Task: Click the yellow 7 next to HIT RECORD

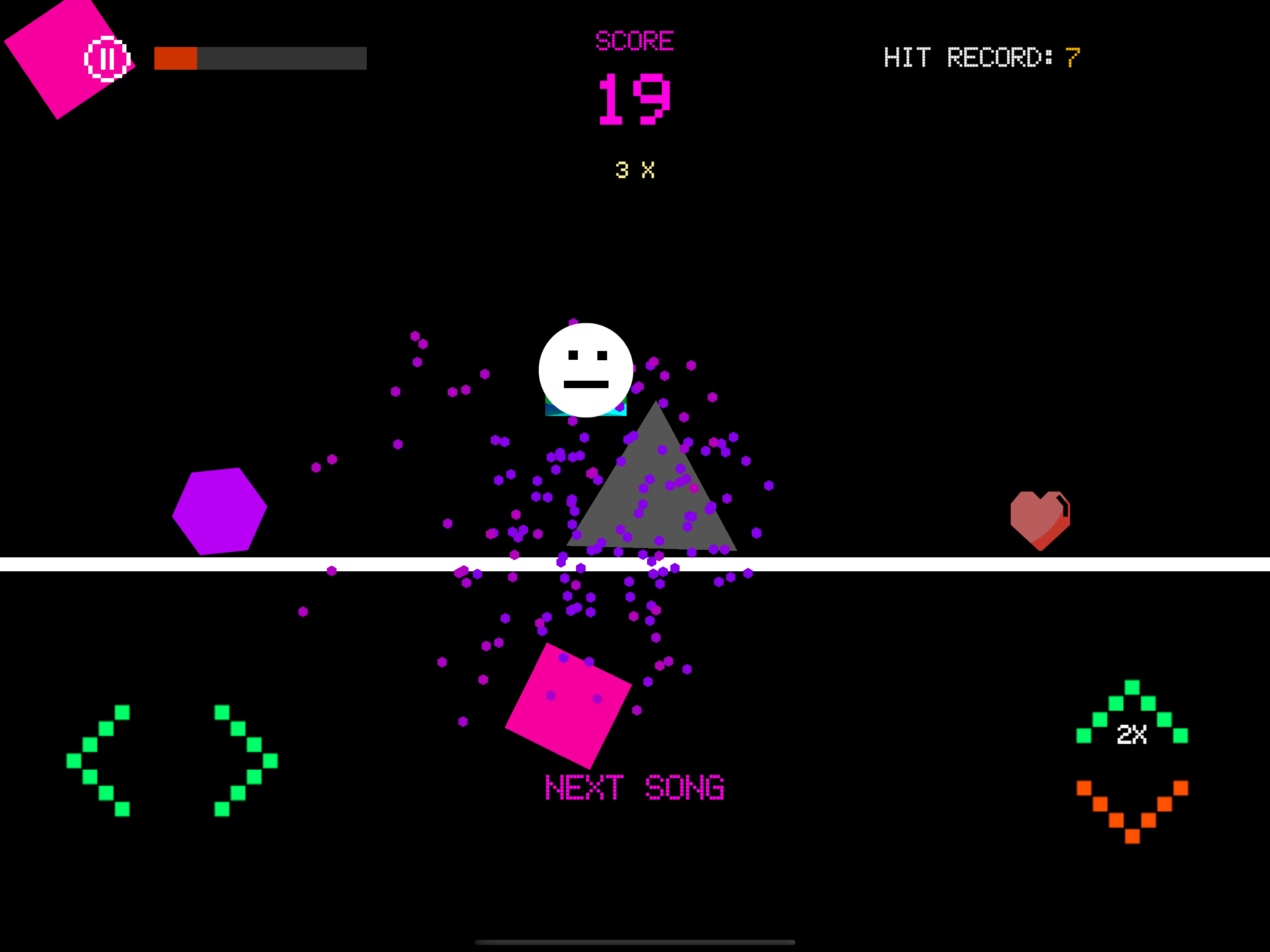Action: pos(1073,58)
